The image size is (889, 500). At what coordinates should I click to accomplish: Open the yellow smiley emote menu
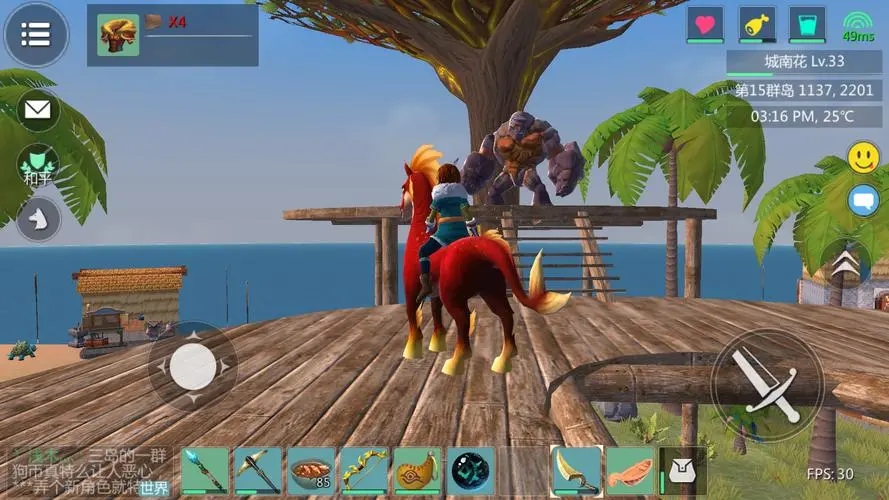[863, 157]
